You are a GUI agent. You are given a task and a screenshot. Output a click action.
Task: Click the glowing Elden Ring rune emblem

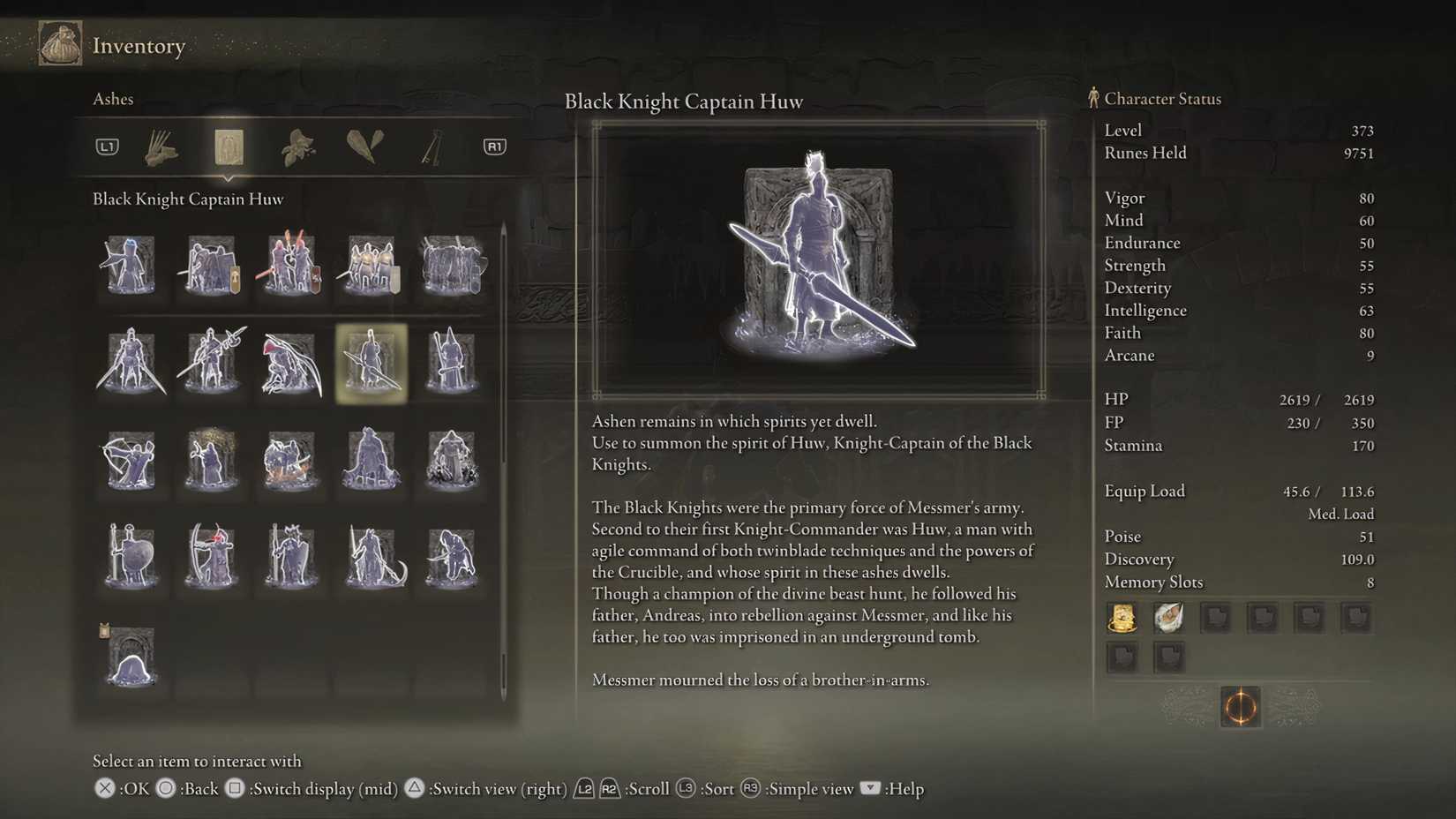click(1240, 707)
